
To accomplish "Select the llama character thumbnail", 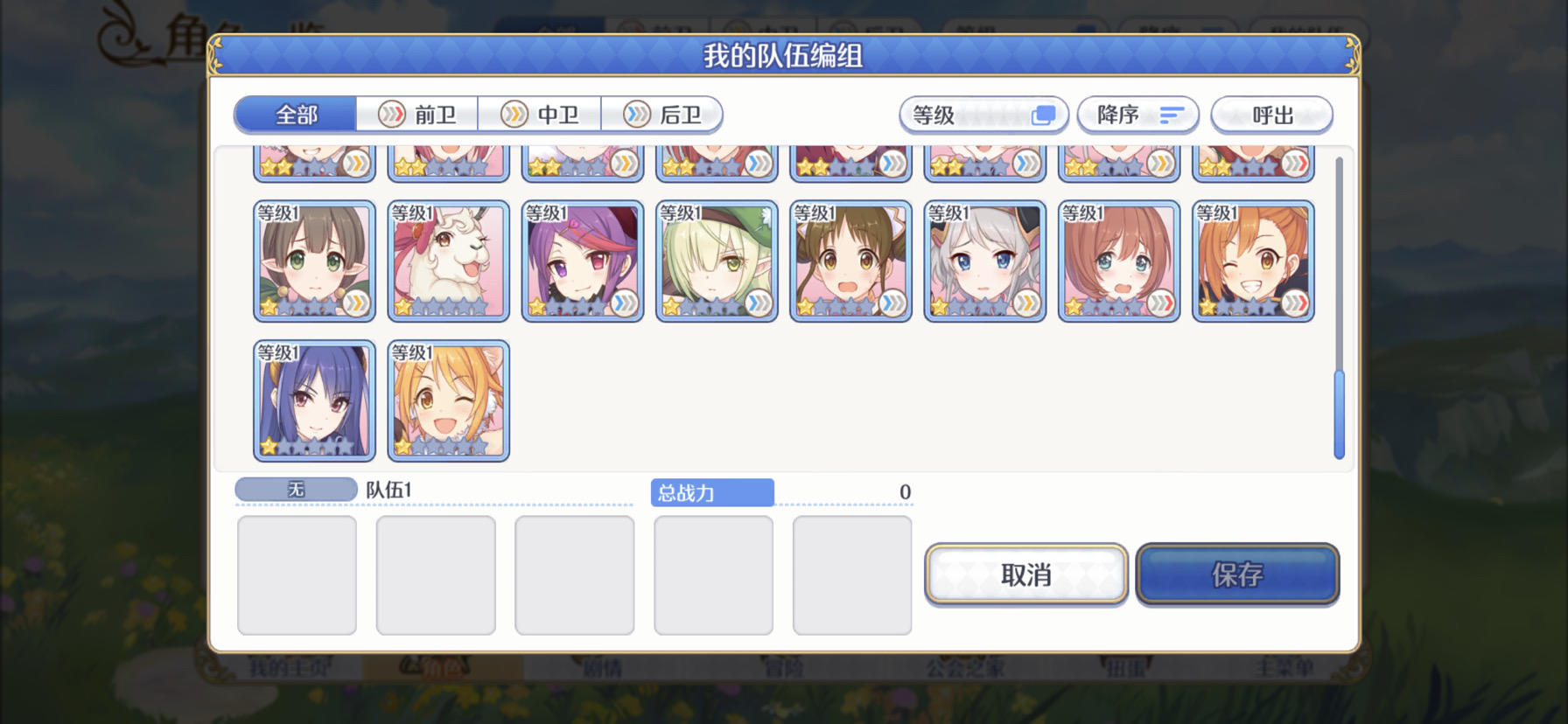I will point(449,261).
